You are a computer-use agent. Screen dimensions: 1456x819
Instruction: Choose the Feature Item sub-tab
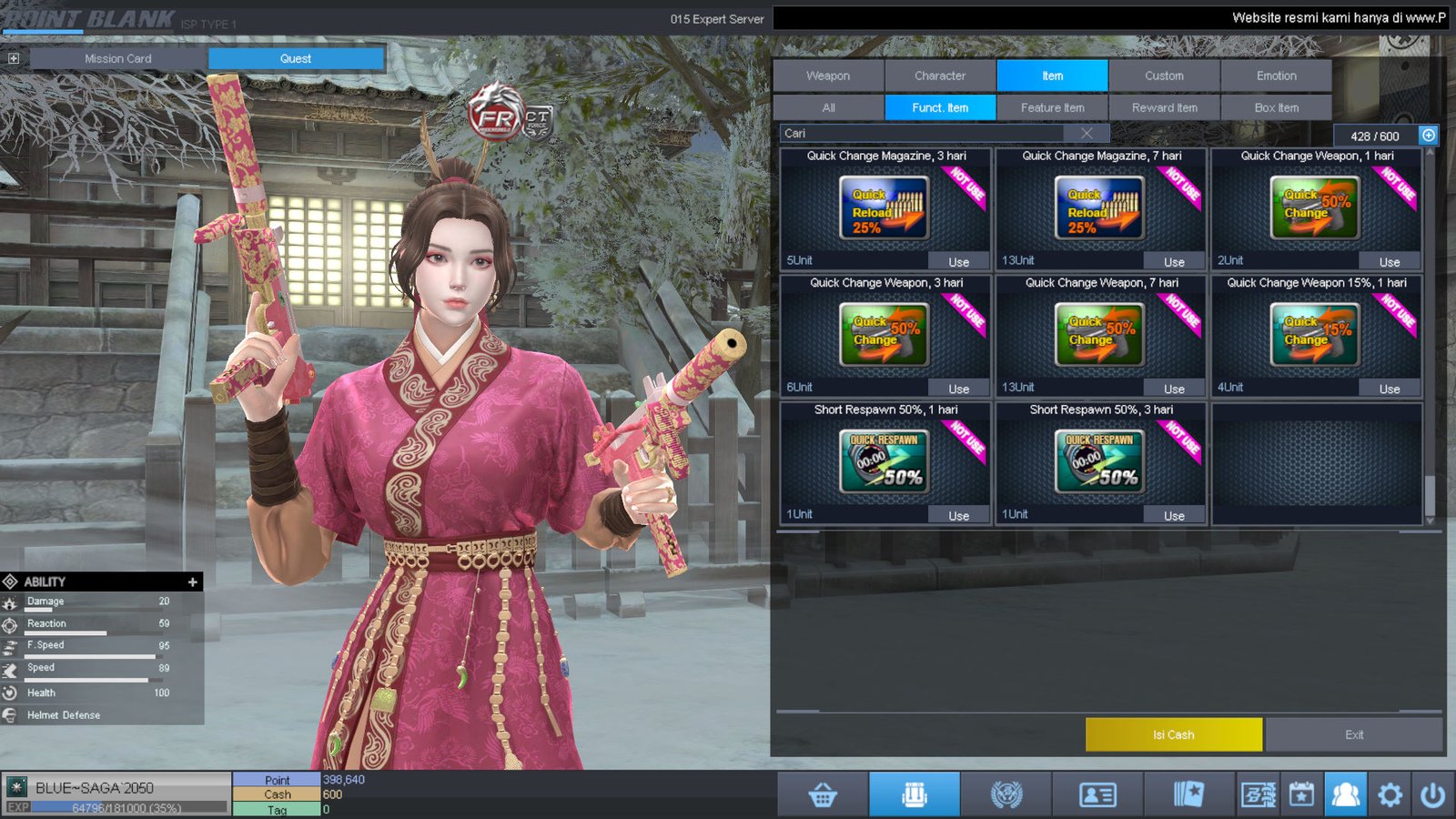point(1052,107)
